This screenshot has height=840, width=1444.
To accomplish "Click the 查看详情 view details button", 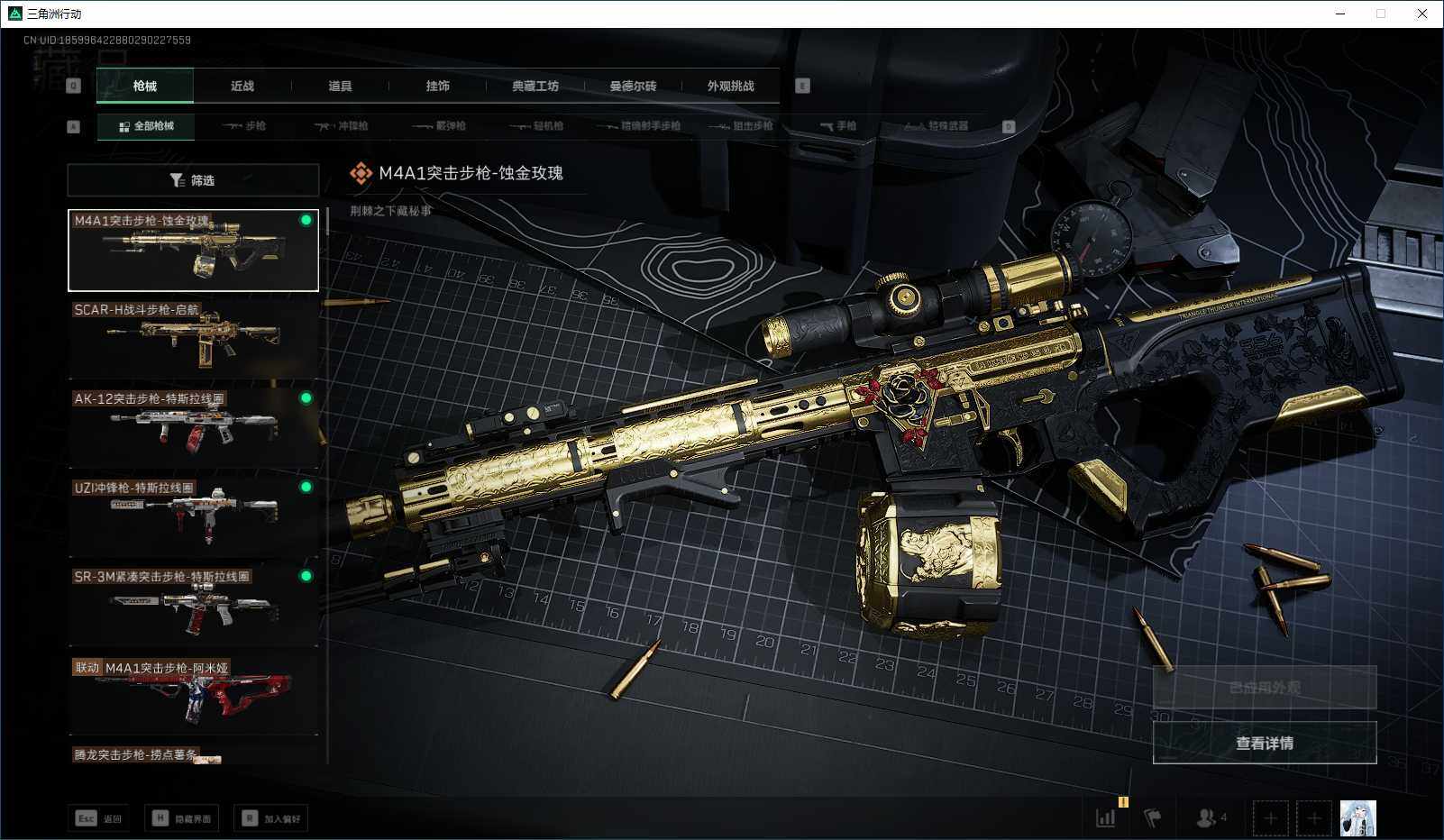I will pos(1264,743).
